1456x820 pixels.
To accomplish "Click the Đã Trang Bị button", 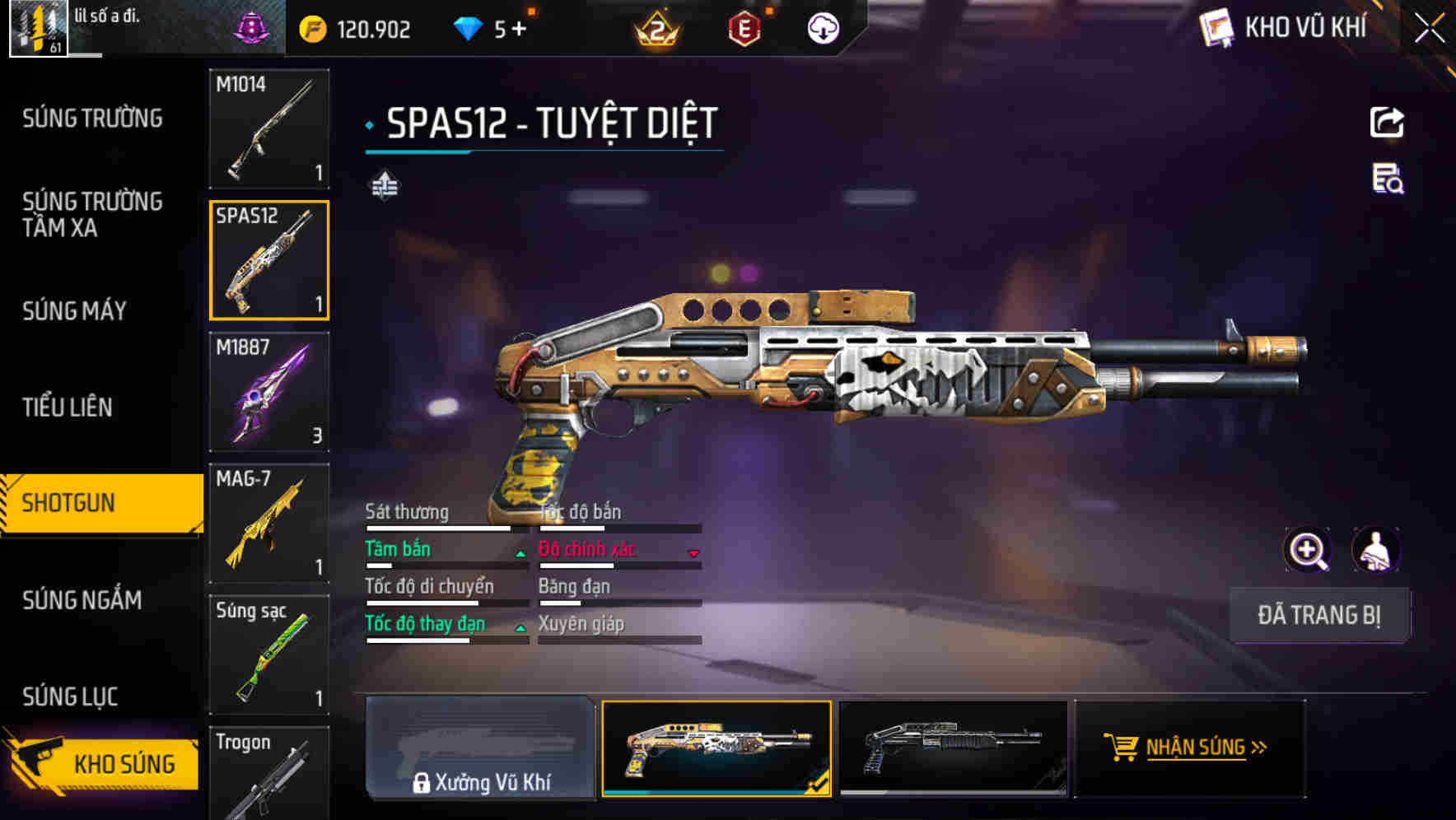I will (1318, 615).
